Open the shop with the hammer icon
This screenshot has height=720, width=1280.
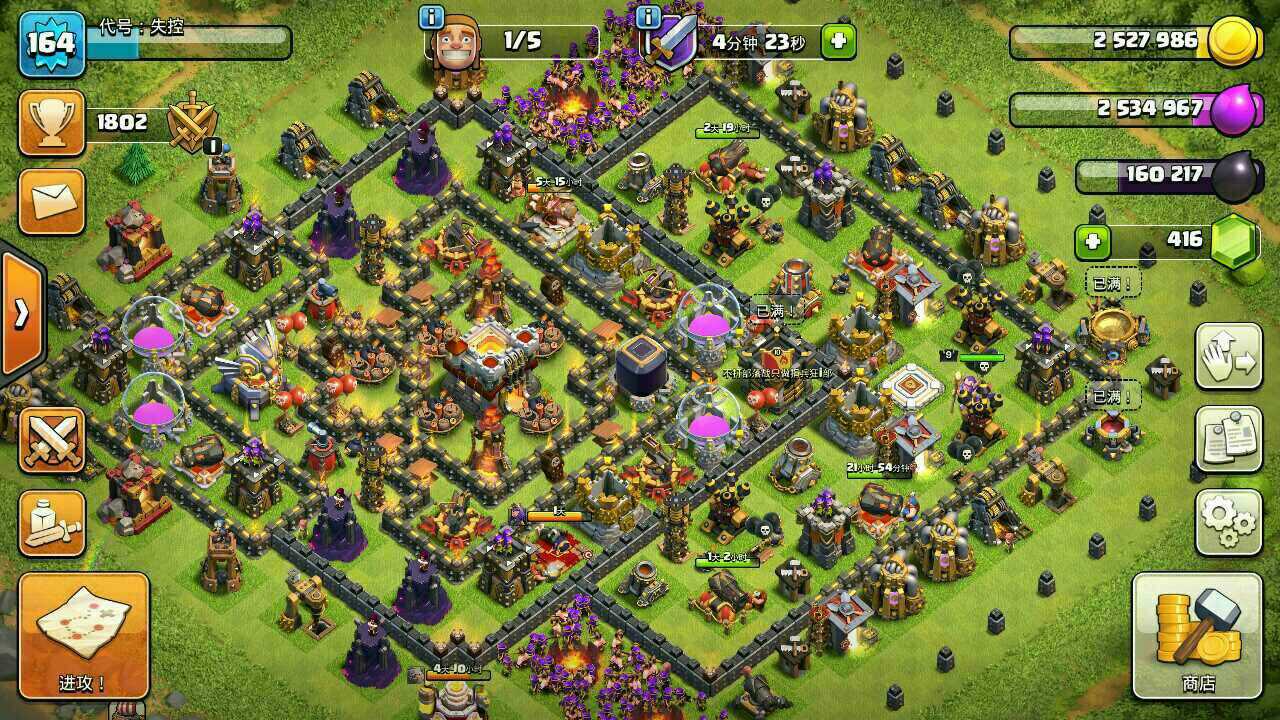[1198, 636]
